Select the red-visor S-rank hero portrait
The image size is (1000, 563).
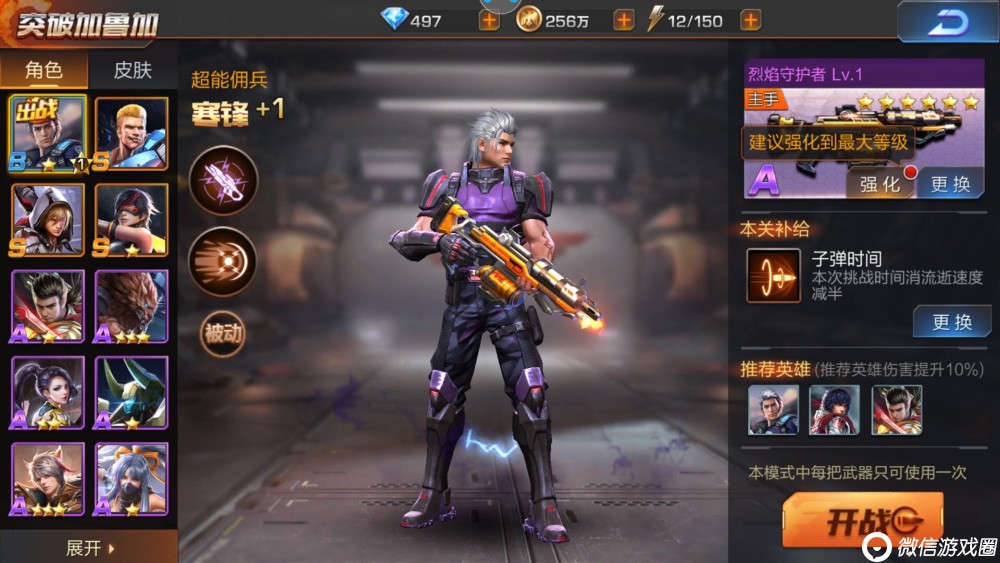[132, 220]
